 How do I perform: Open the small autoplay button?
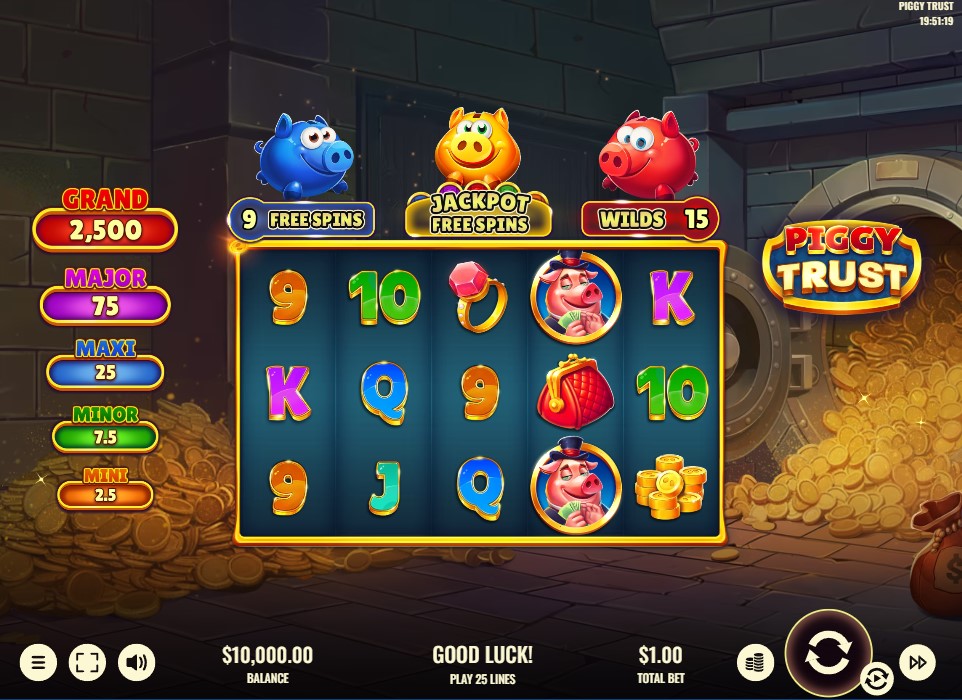pyautogui.click(x=876, y=679)
